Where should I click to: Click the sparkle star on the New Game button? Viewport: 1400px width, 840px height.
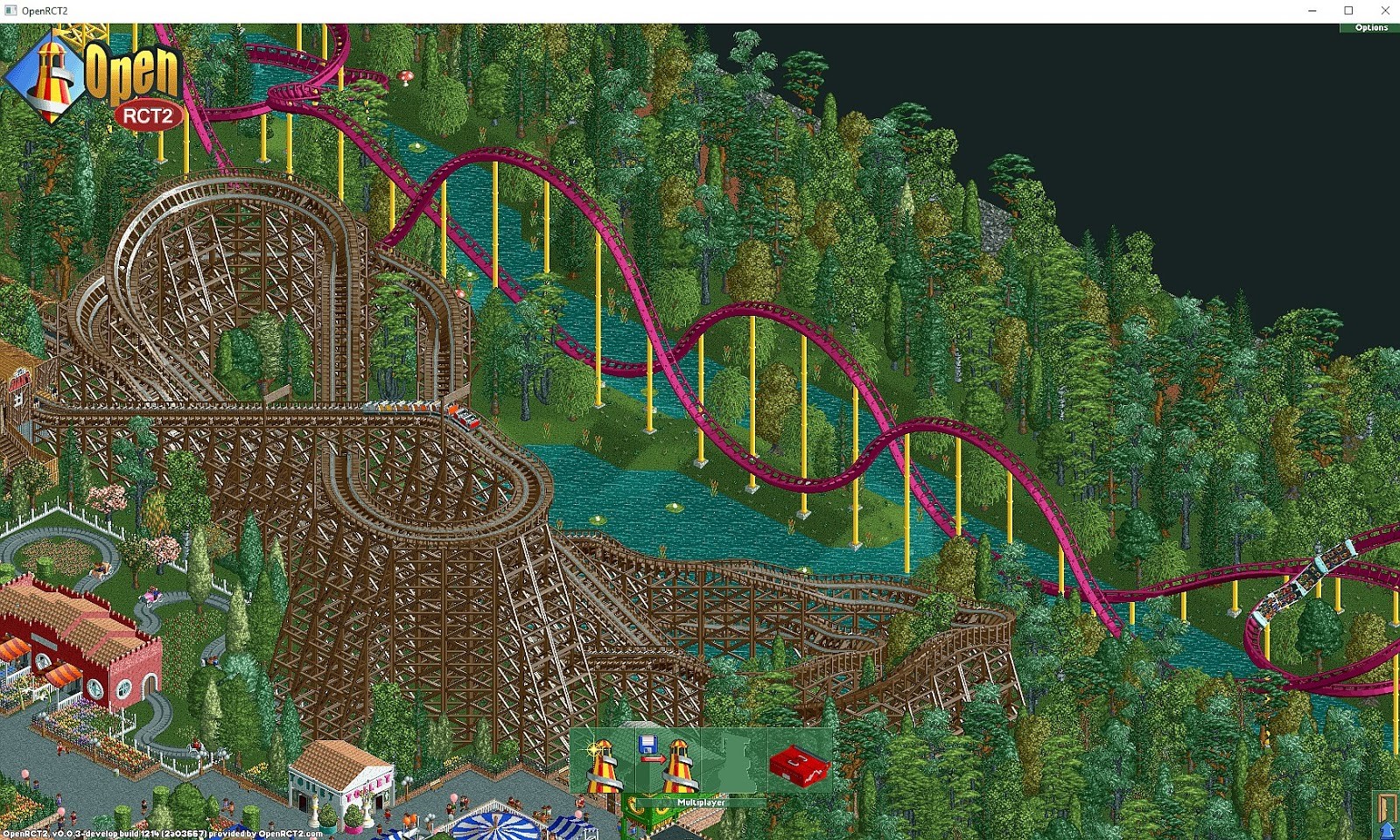[593, 748]
